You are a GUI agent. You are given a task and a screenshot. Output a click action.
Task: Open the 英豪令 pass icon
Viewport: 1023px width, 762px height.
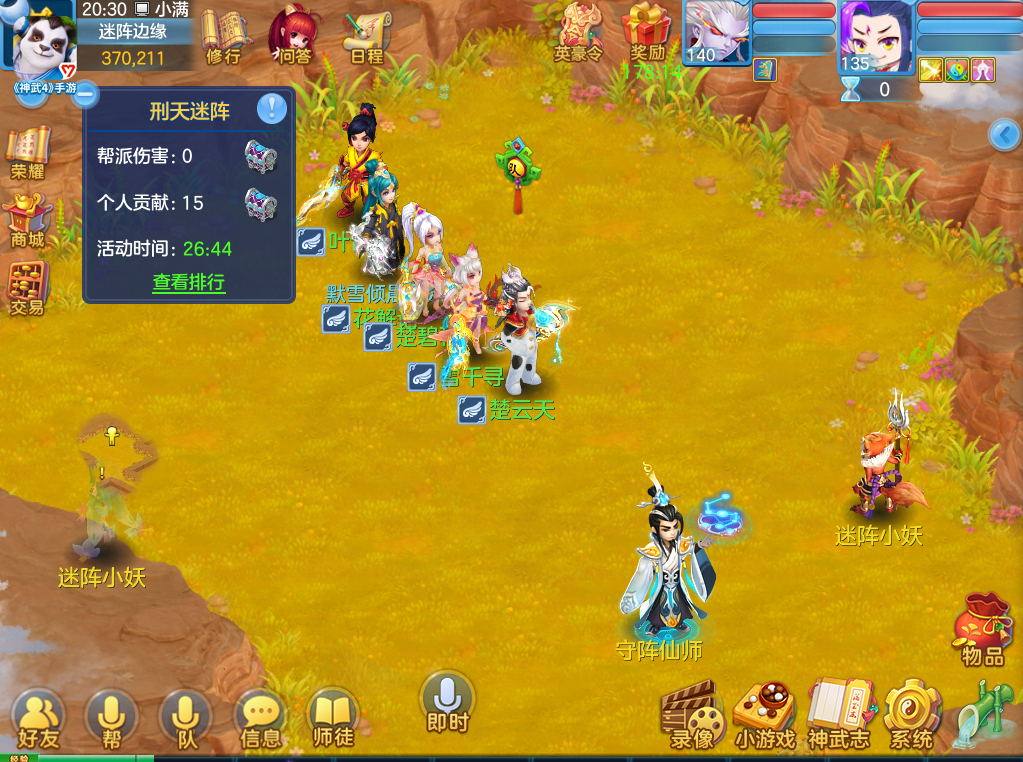click(x=579, y=34)
